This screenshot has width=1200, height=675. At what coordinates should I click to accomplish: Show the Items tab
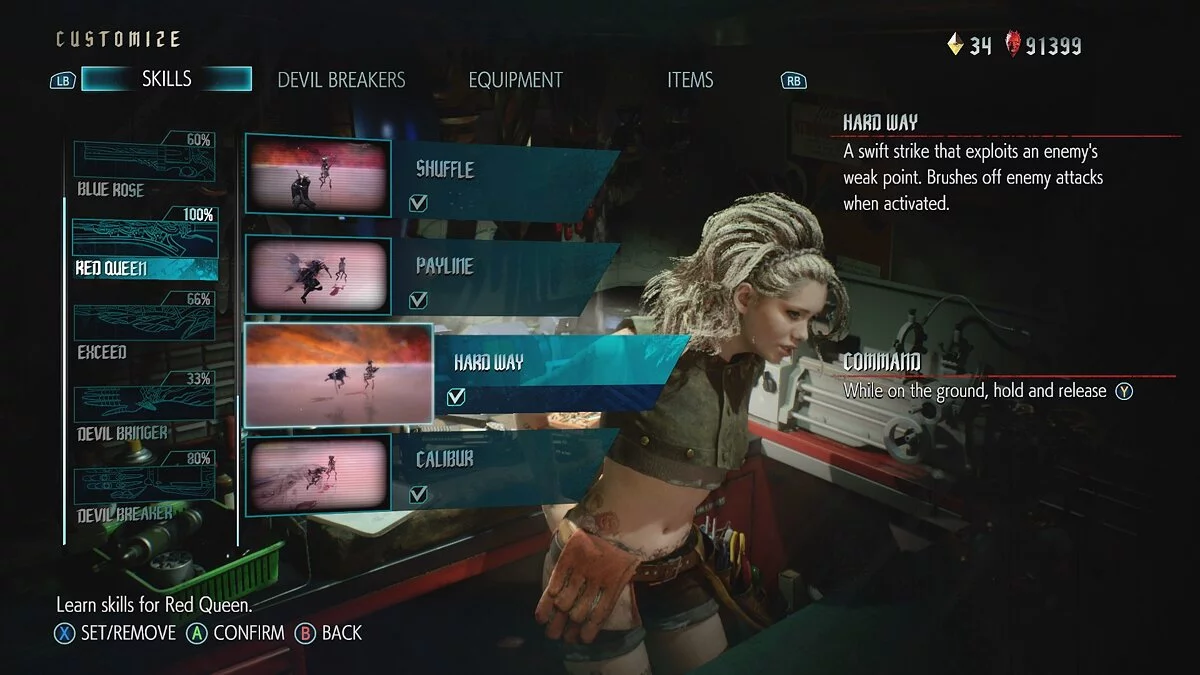click(690, 80)
